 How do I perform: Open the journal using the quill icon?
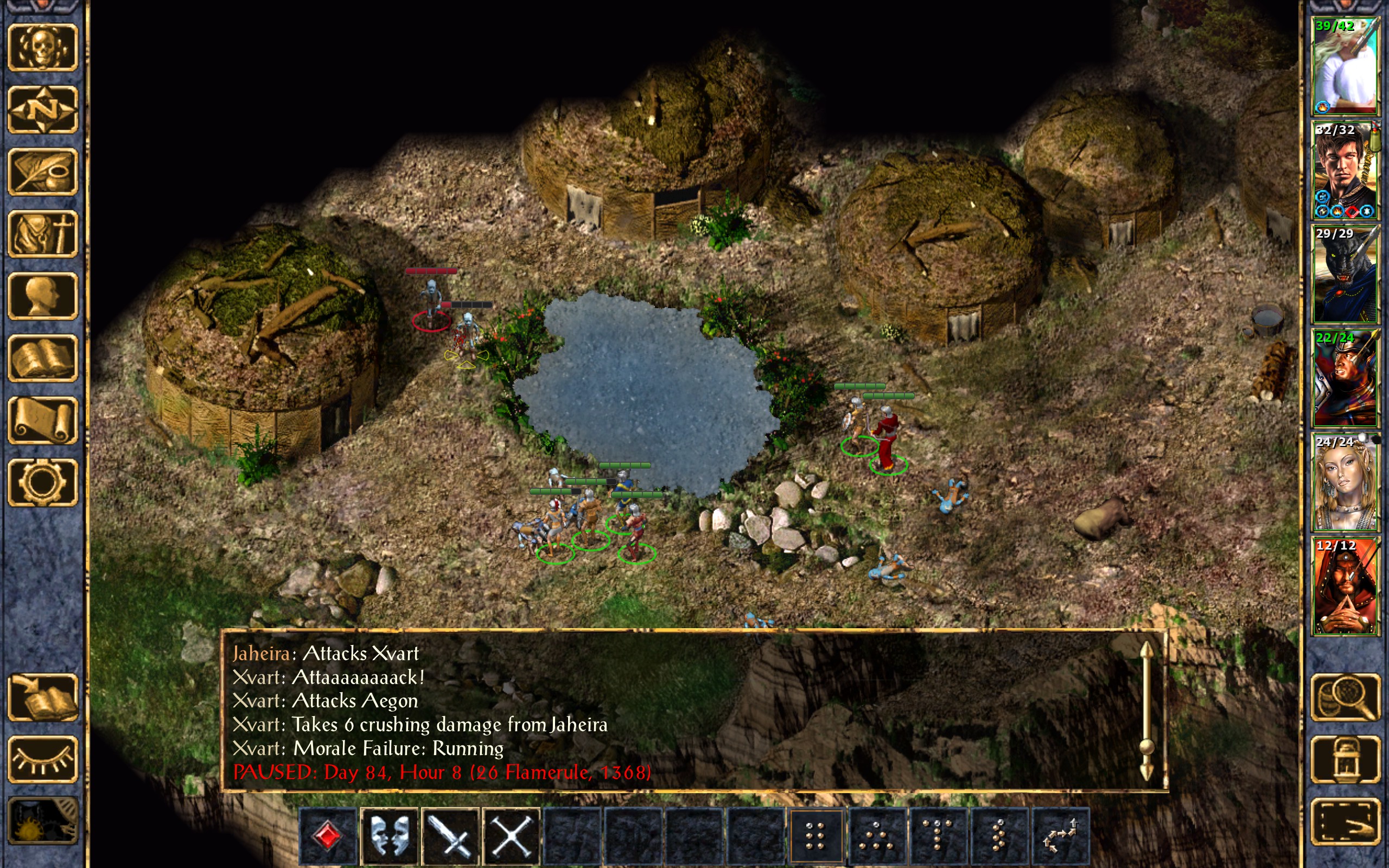(x=42, y=171)
